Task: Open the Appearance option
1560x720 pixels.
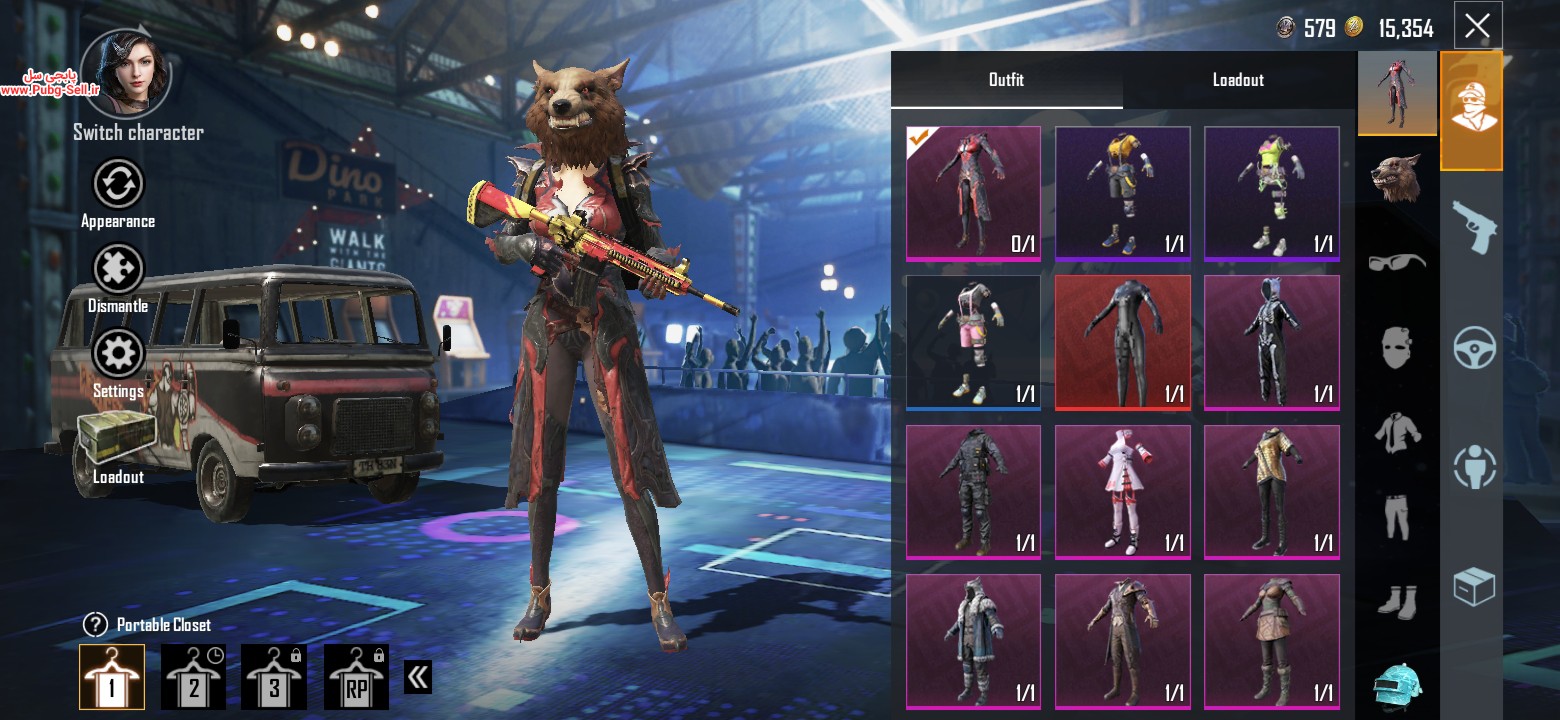Action: [x=118, y=185]
